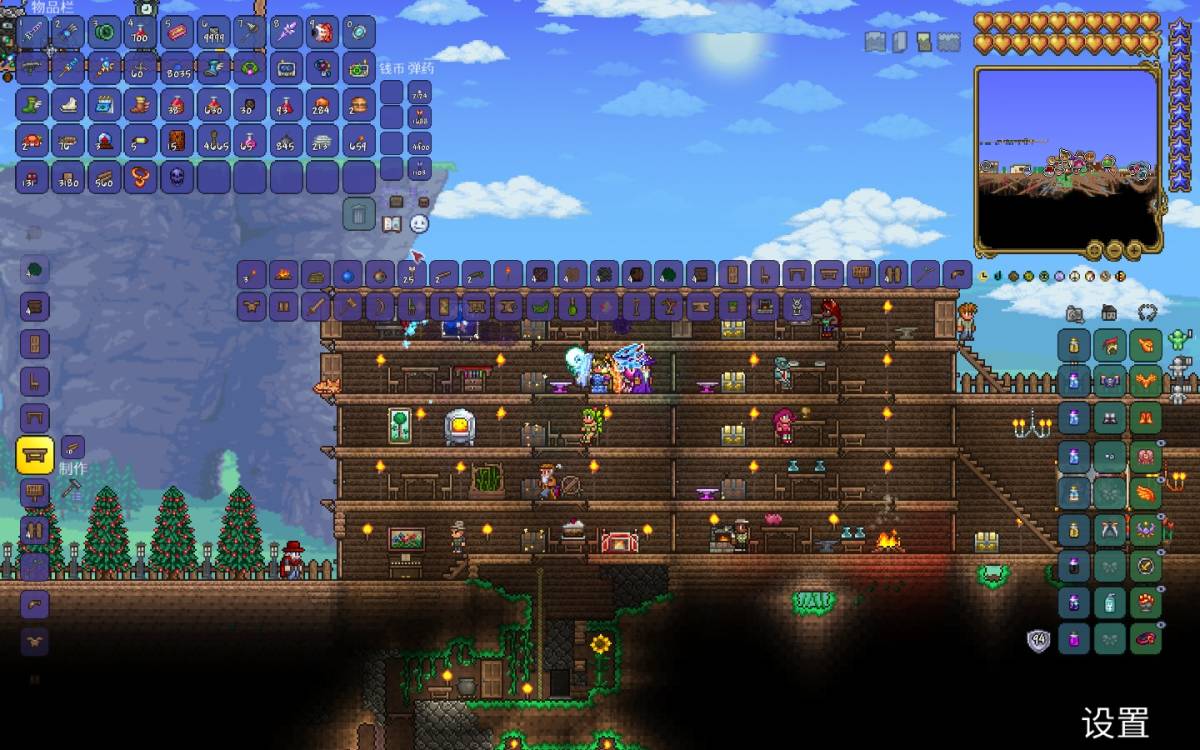Select the healing potion stack of 700
The width and height of the screenshot is (1200, 750).
coord(141,33)
